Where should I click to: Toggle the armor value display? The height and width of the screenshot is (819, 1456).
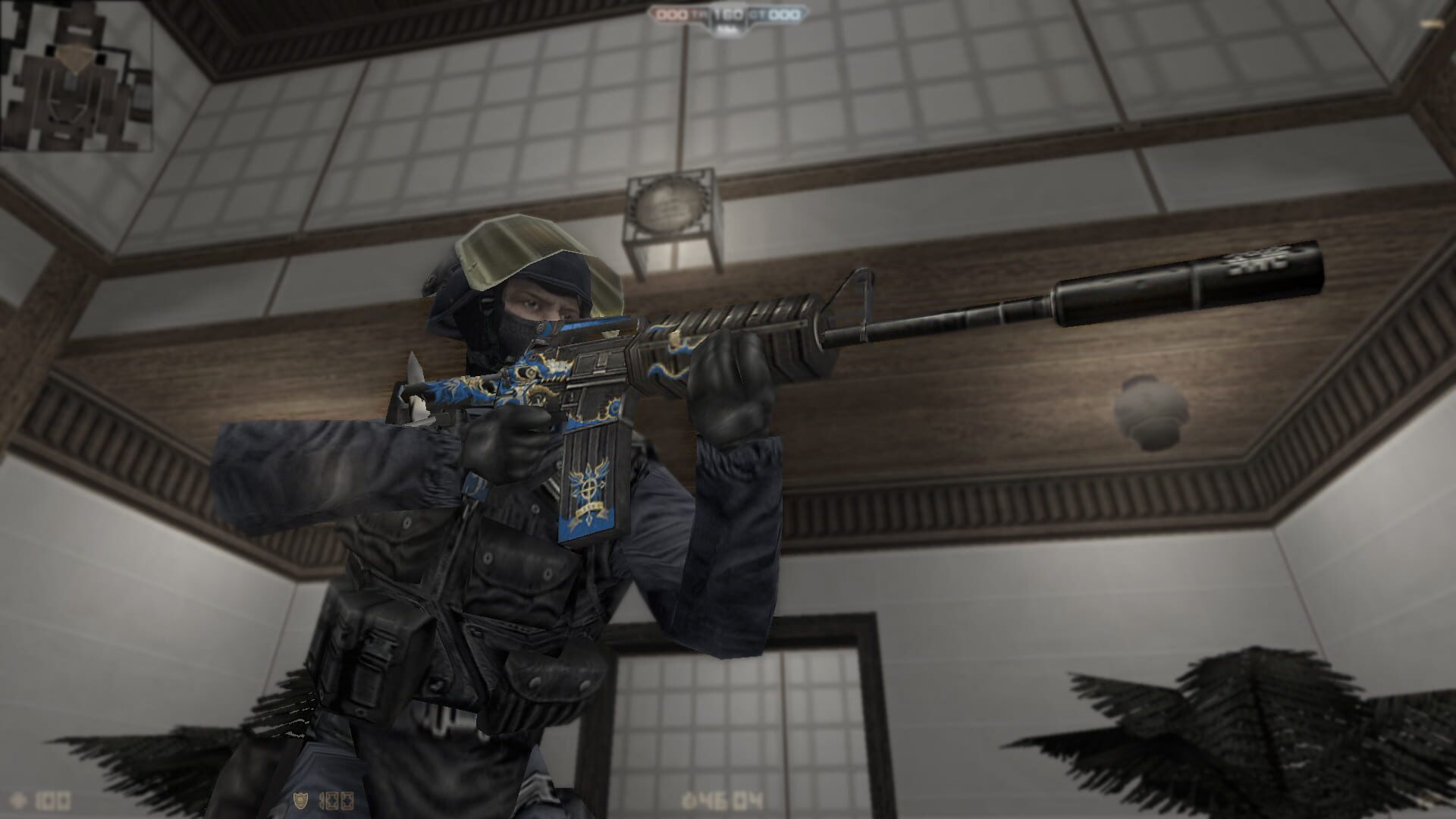(335, 800)
